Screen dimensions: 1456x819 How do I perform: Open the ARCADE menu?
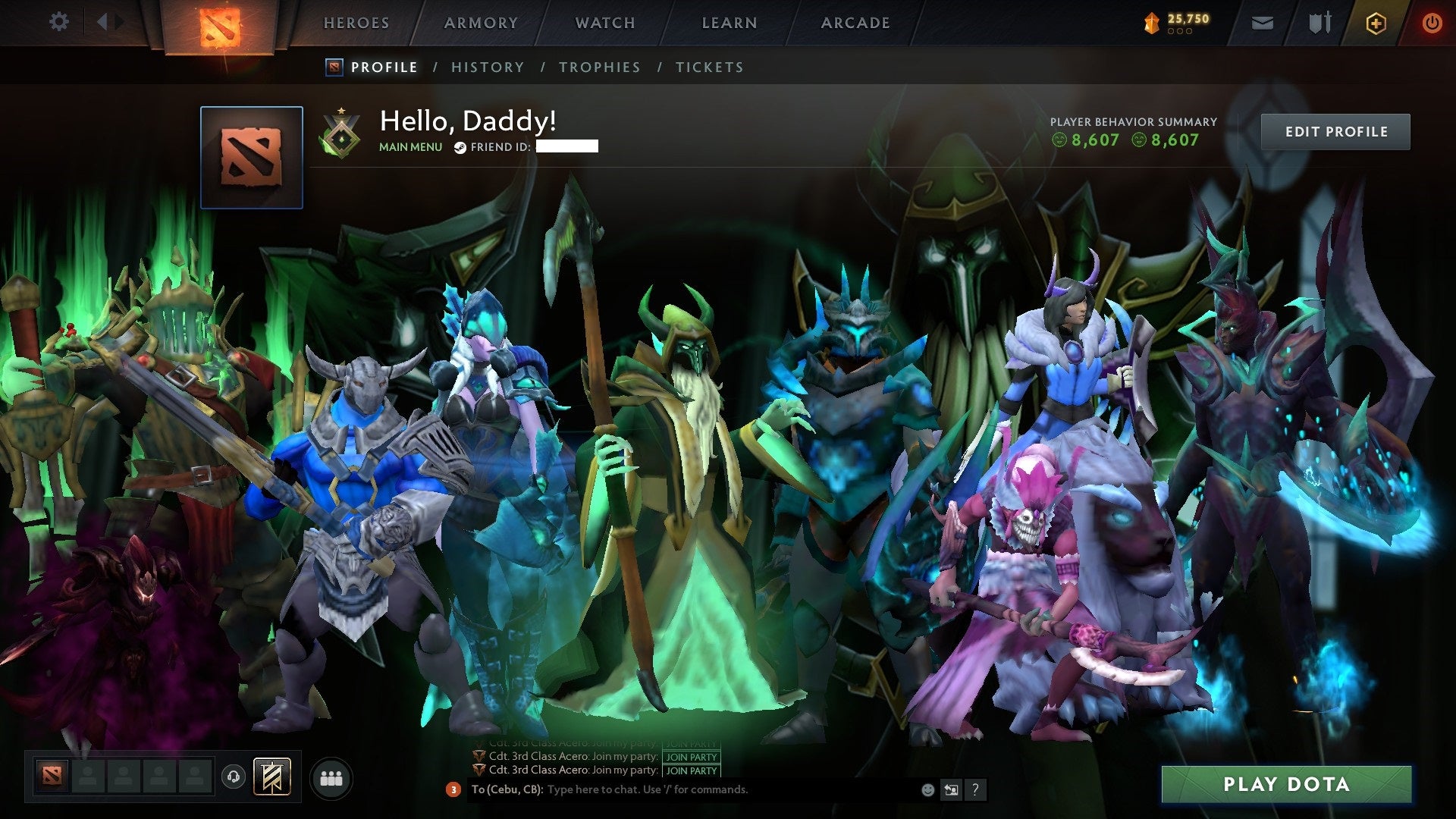click(x=855, y=23)
